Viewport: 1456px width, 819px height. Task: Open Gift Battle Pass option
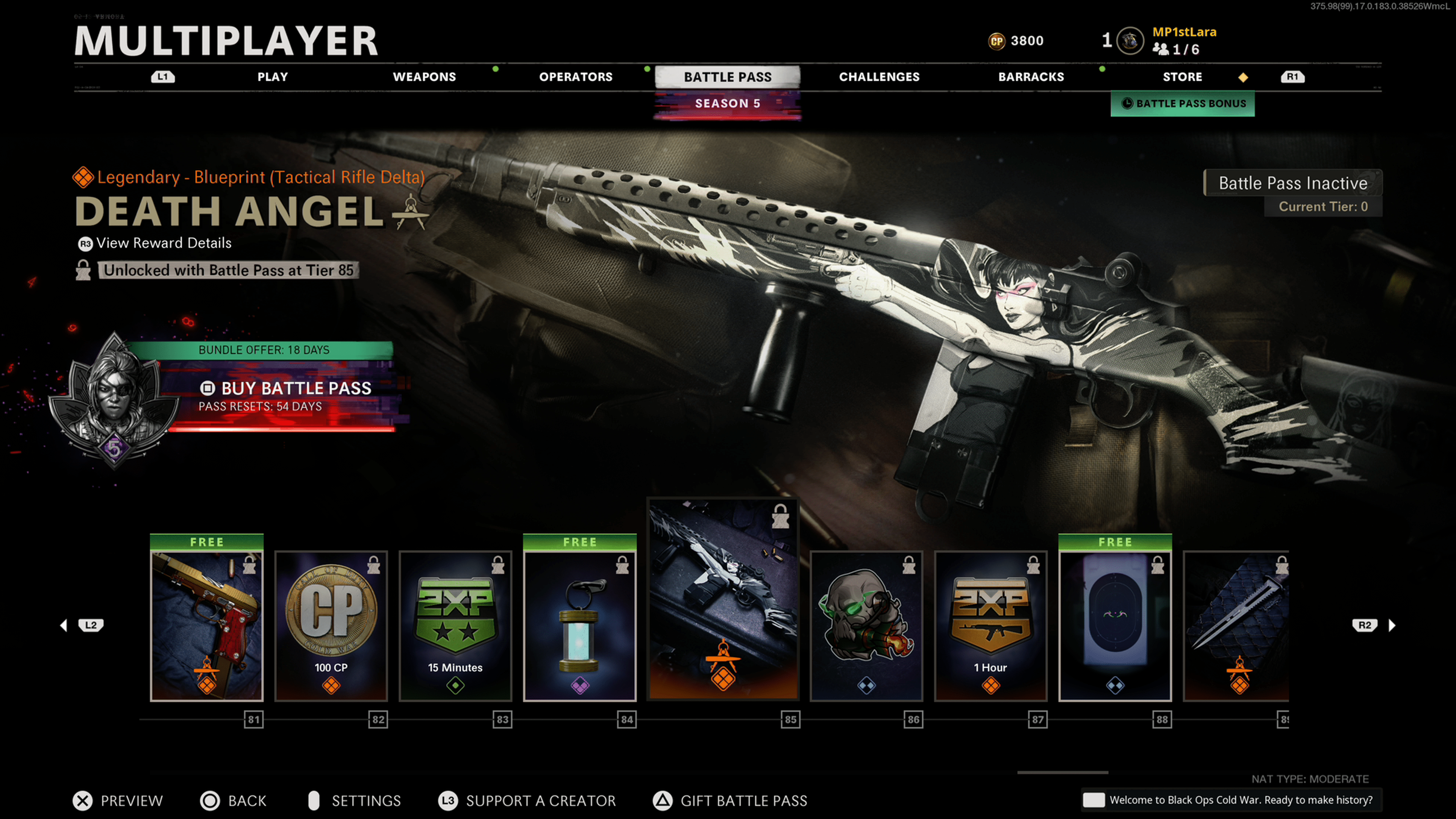coord(730,801)
